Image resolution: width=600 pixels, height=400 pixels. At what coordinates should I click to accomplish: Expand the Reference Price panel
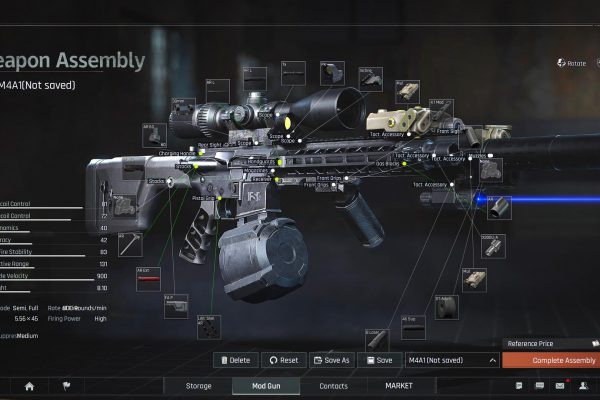[550, 344]
